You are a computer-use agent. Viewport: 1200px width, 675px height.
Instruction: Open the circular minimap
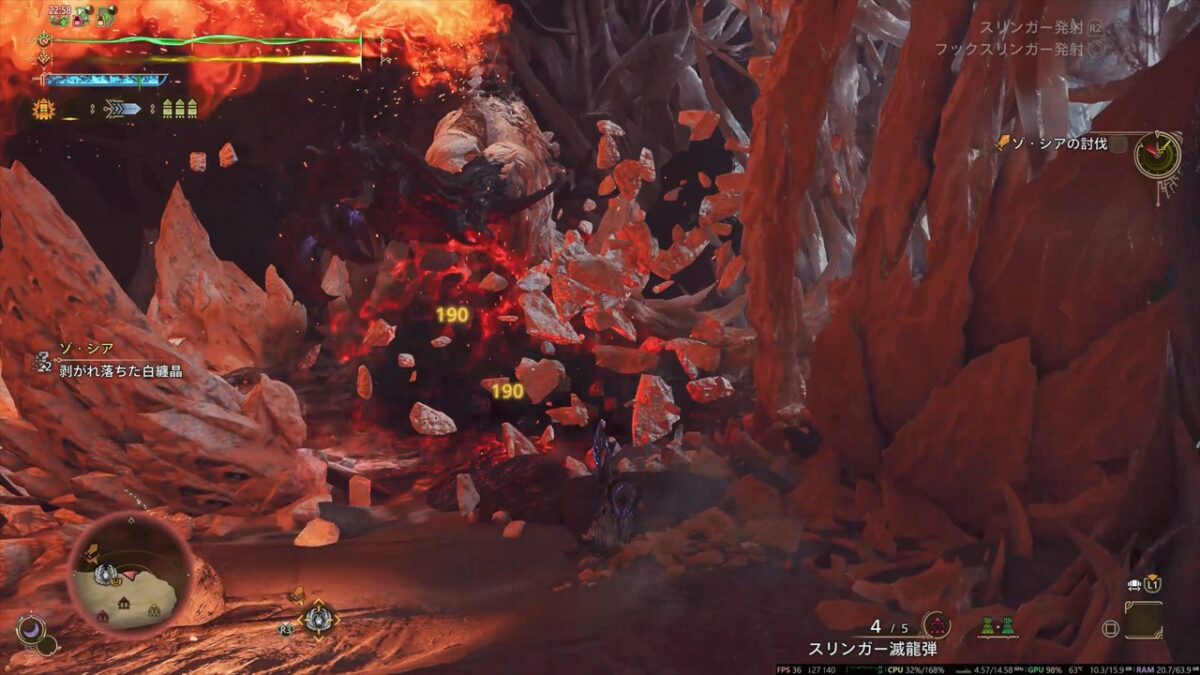(x=130, y=569)
